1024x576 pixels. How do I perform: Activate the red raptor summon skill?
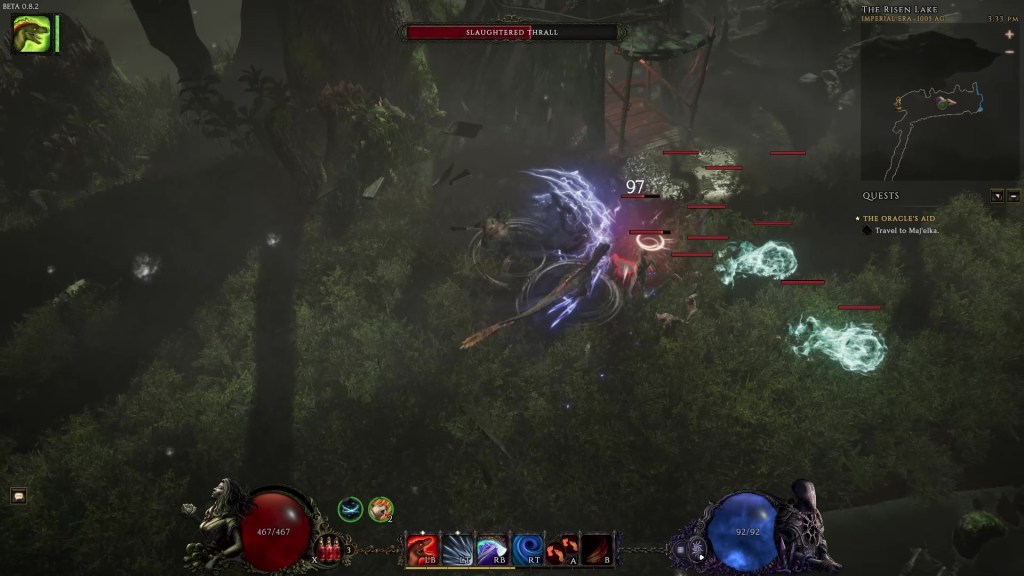421,549
